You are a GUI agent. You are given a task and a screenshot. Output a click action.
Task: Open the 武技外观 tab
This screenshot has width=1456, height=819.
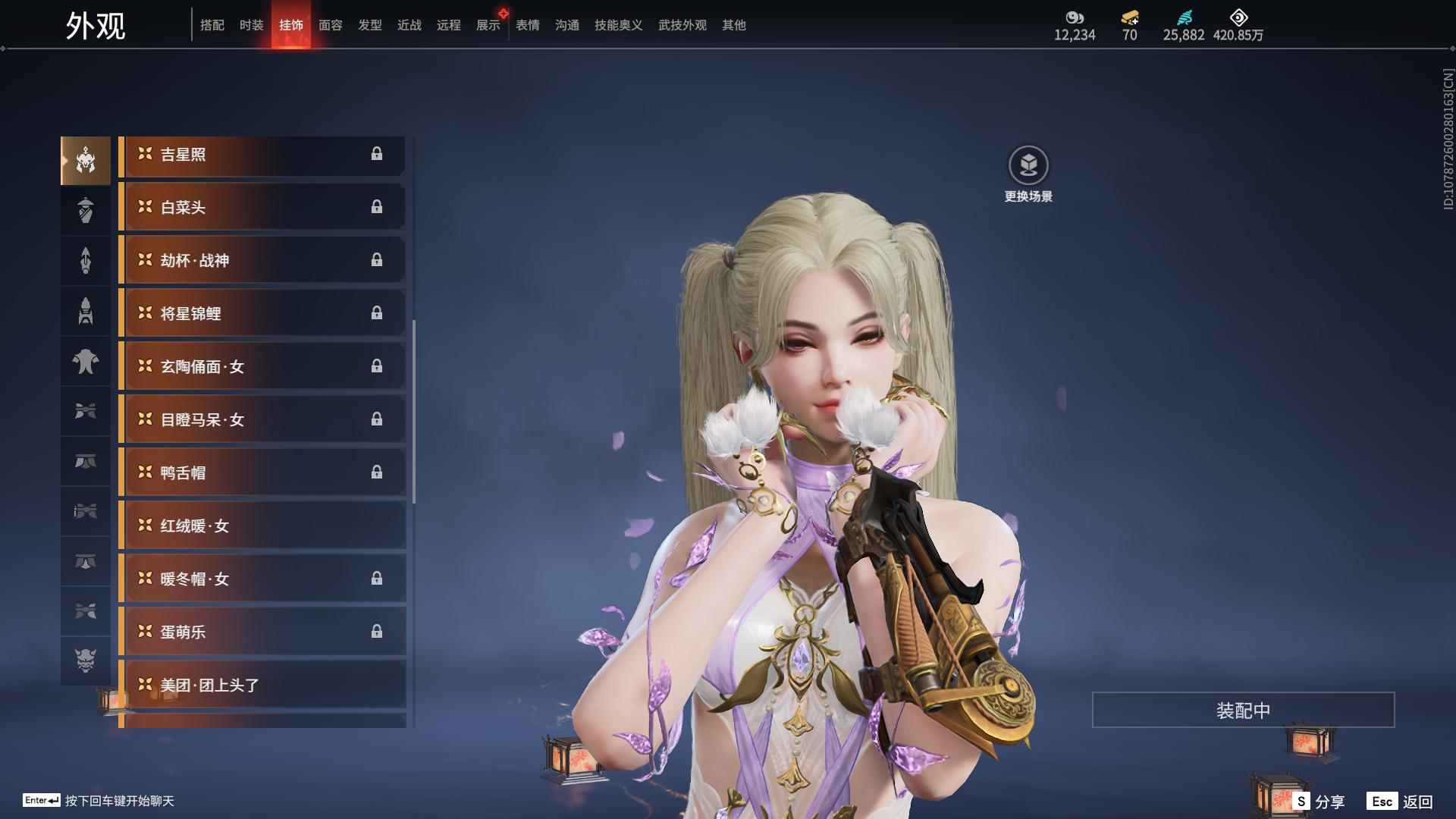pyautogui.click(x=682, y=25)
